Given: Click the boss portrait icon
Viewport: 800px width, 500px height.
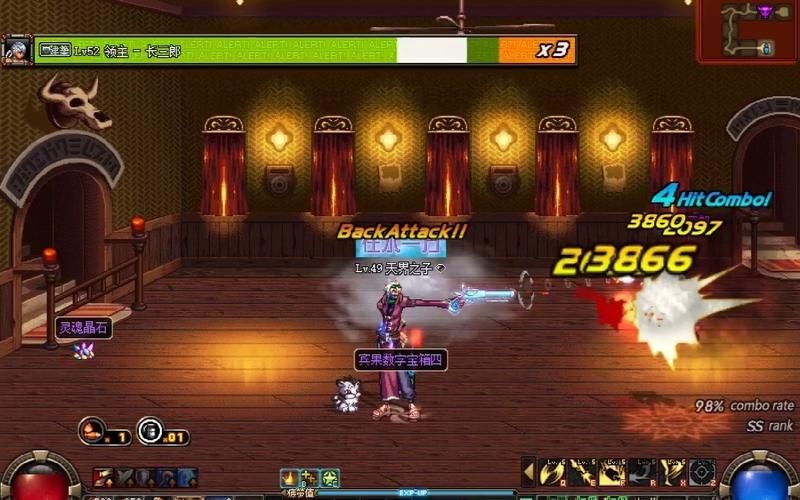Looking at the screenshot, I should coord(16,49).
